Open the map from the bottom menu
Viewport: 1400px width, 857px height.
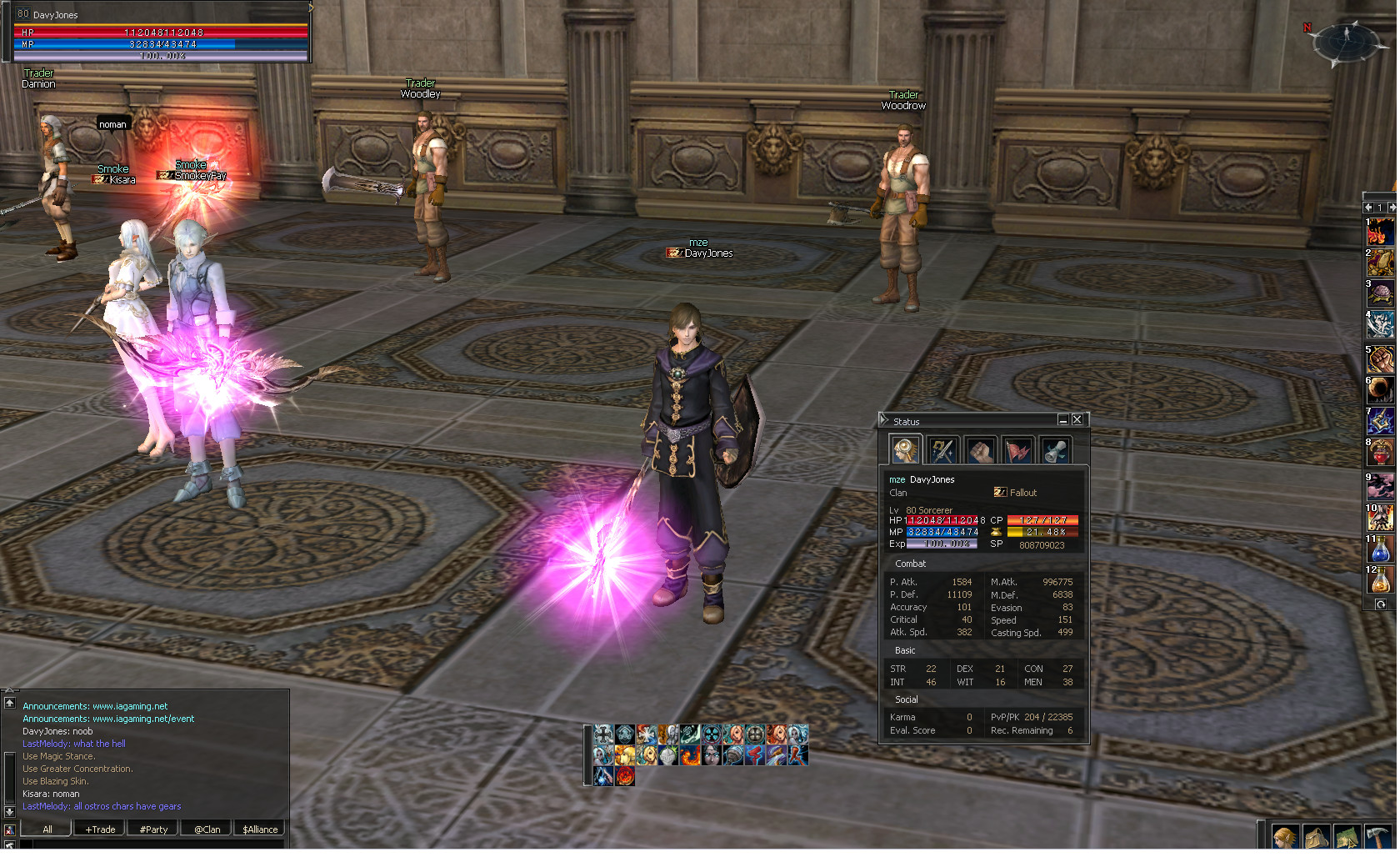tap(1347, 837)
